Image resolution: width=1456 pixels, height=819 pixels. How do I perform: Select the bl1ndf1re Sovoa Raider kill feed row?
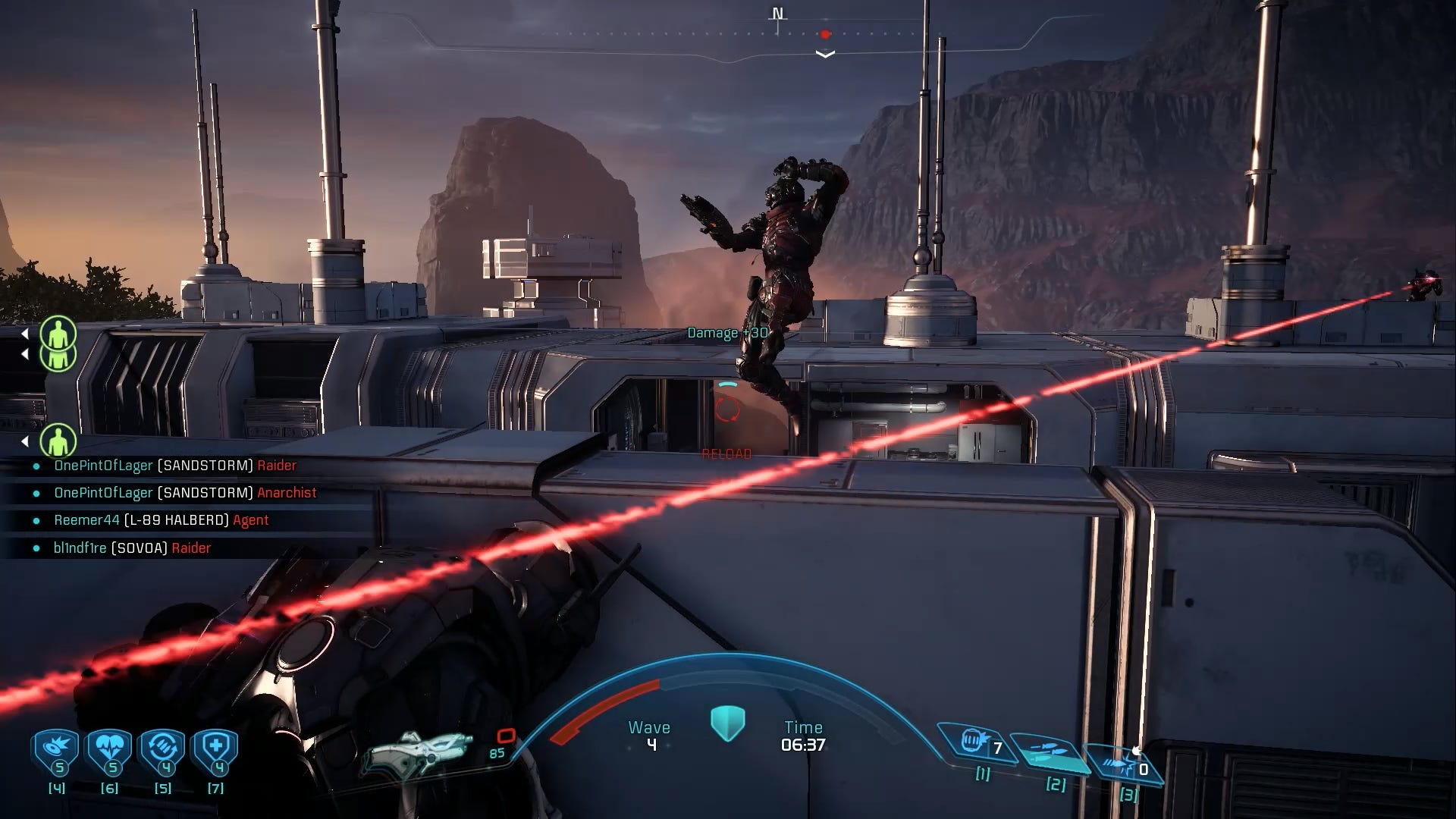[x=133, y=548]
